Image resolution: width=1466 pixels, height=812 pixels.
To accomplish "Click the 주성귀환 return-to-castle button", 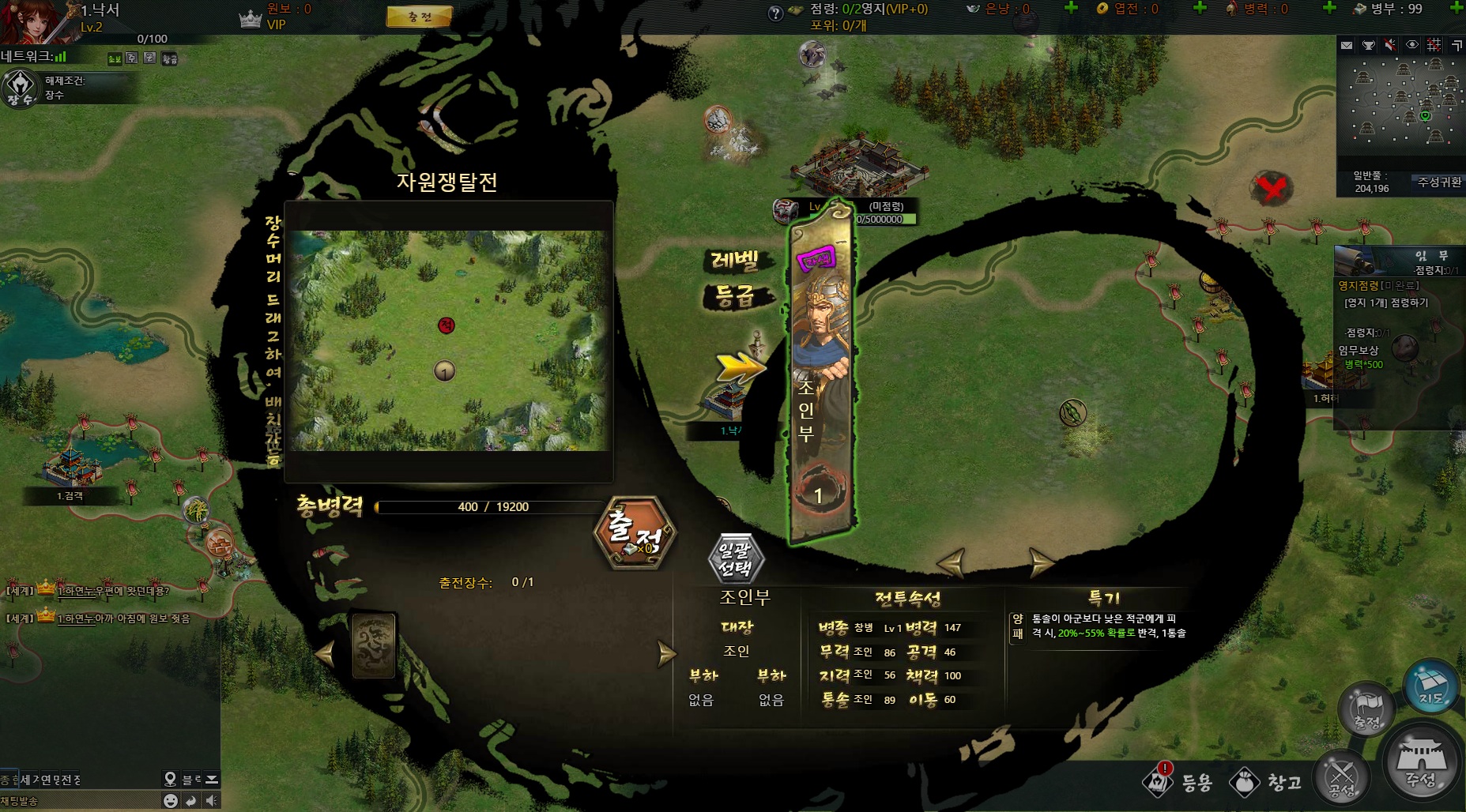I will pyautogui.click(x=1438, y=182).
